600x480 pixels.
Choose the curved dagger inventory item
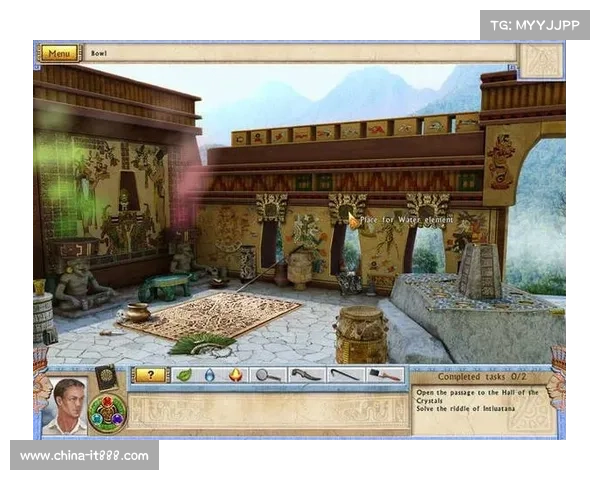tap(307, 375)
